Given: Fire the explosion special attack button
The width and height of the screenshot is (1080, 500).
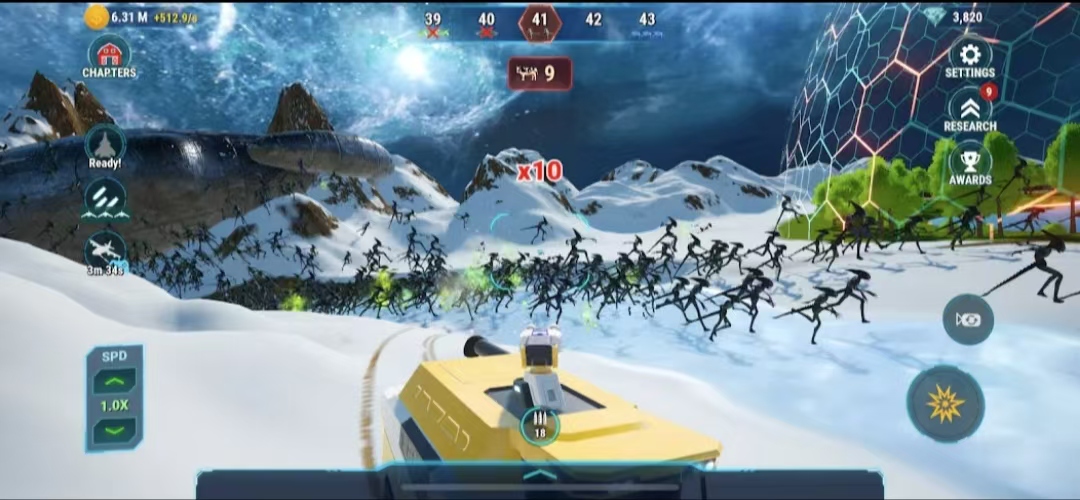Looking at the screenshot, I should click(x=945, y=403).
